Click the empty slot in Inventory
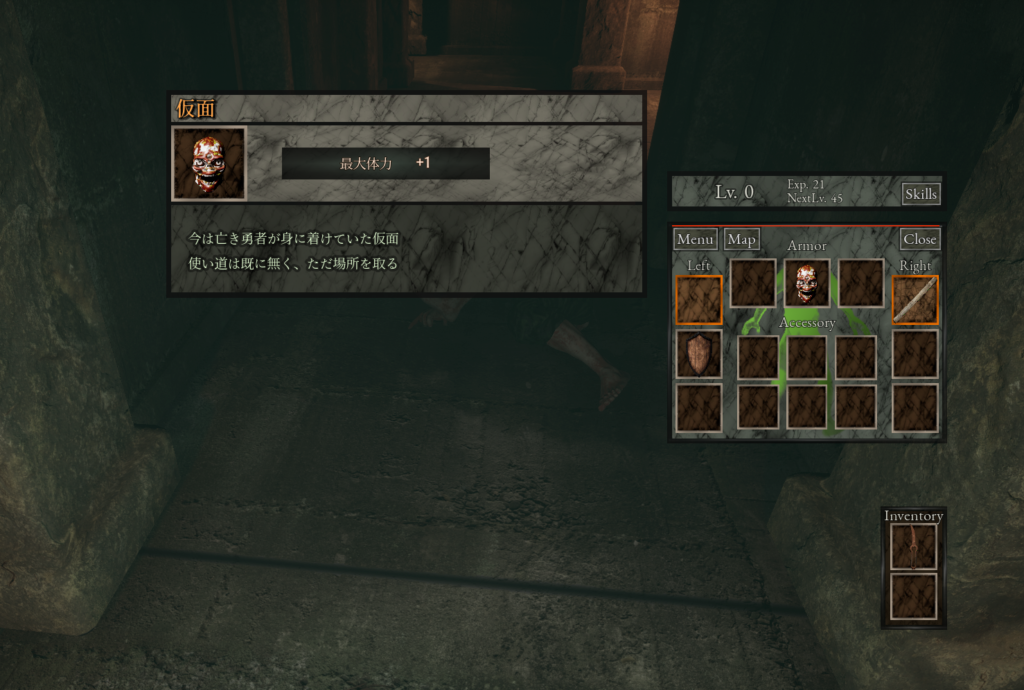1024x690 pixels. pos(913,596)
